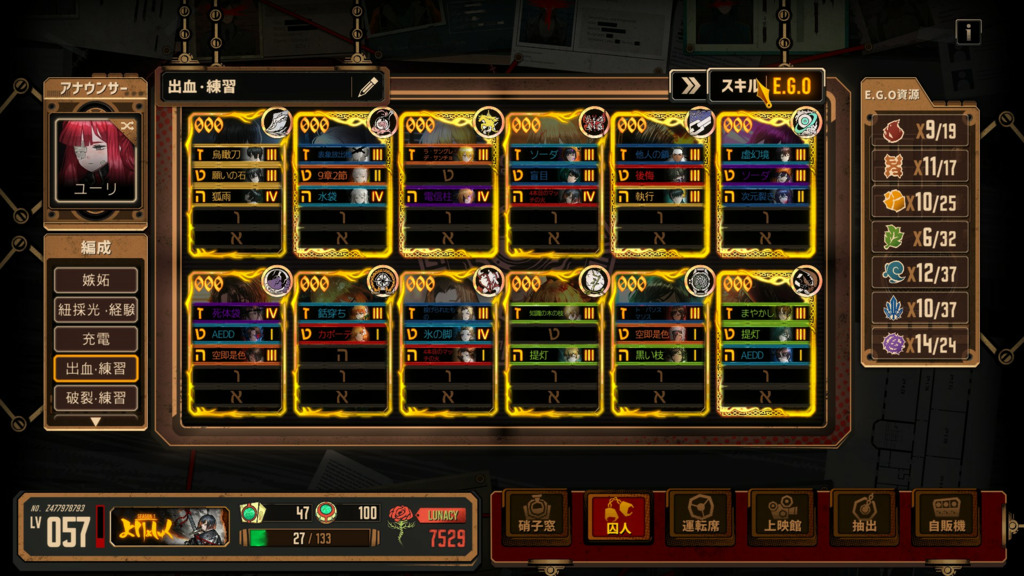
Task: Switch to the 充電 team formation
Action: point(96,339)
